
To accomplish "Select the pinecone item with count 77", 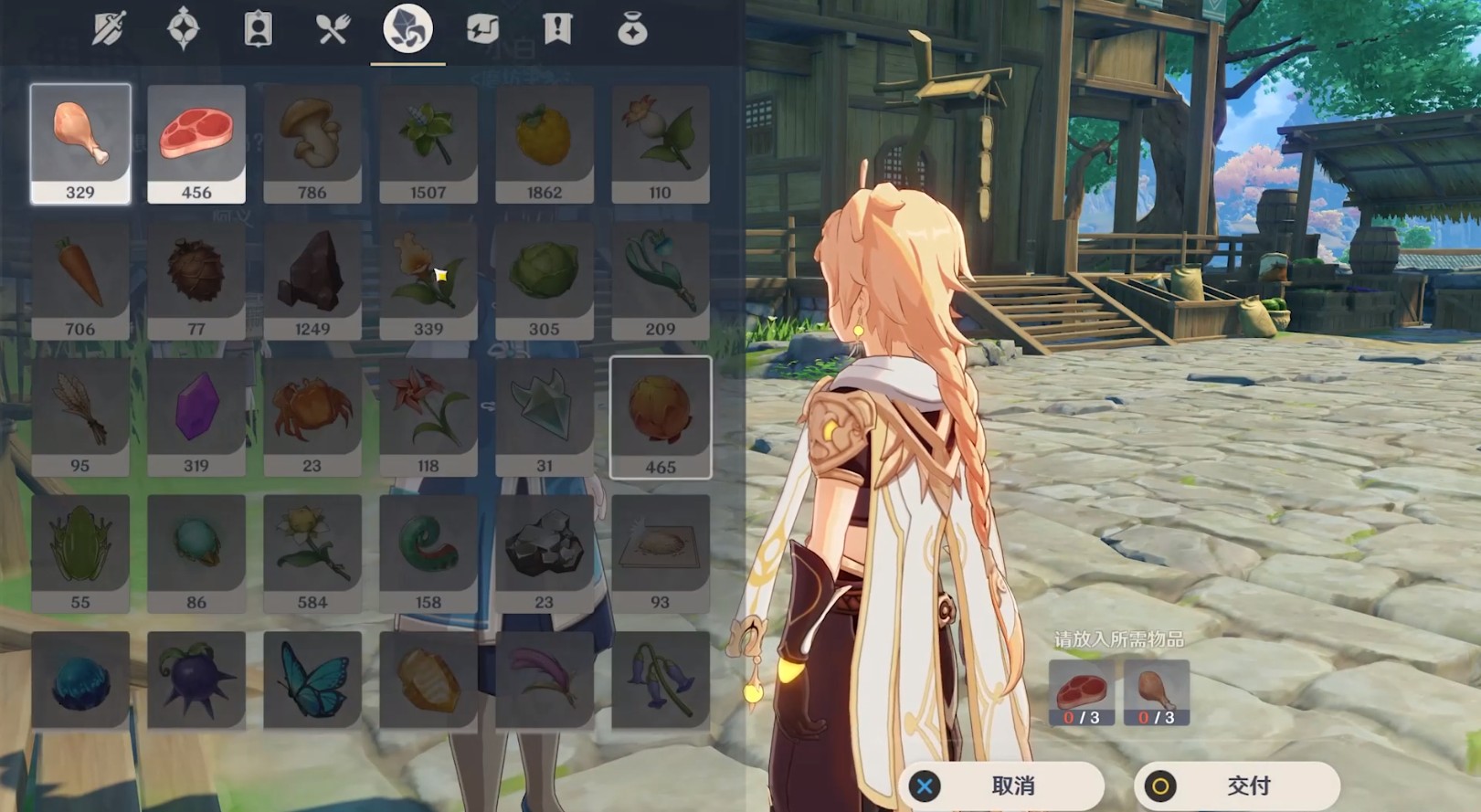I will (x=196, y=280).
